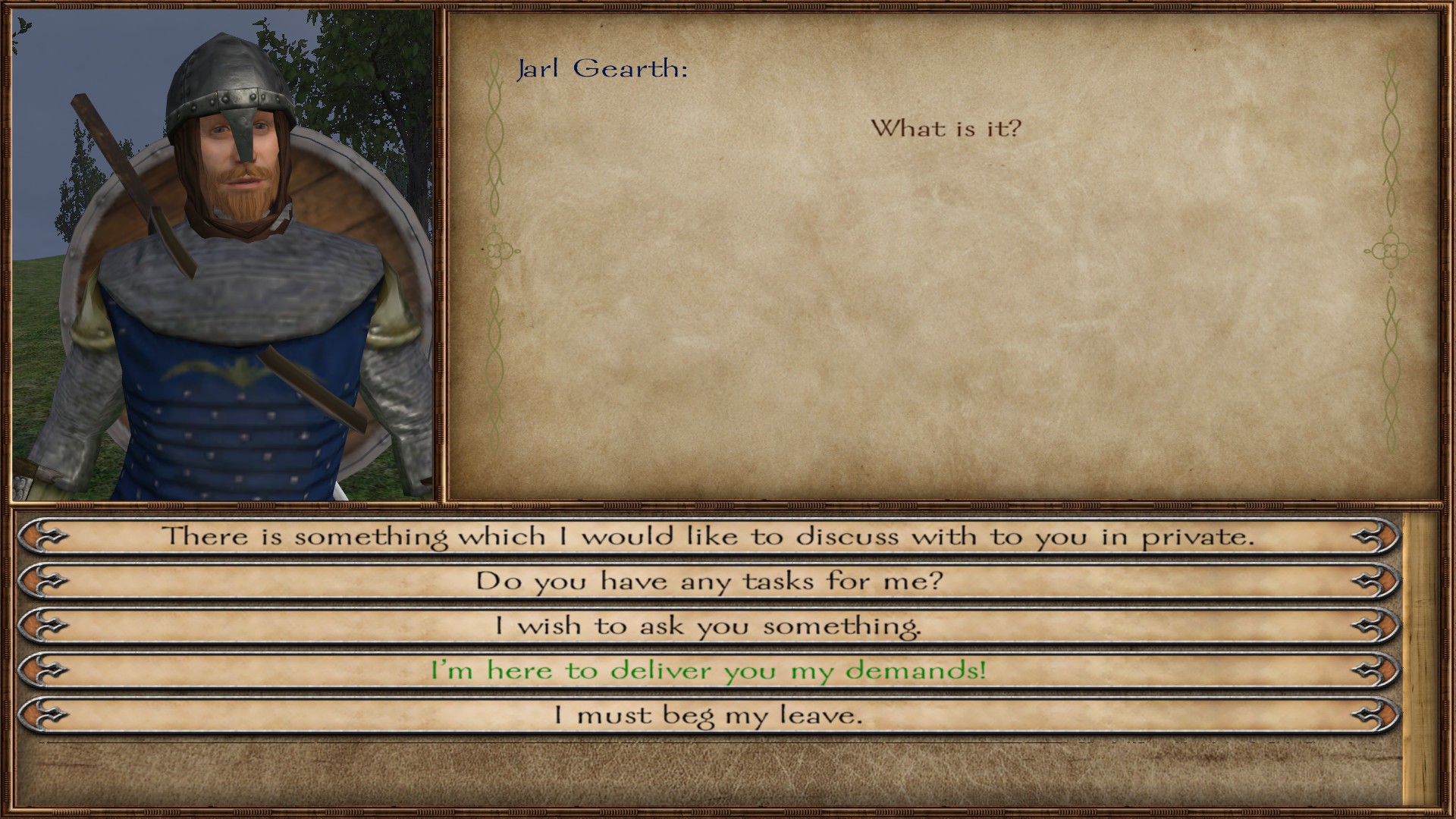Choose "discuss with you in private" reply

click(x=708, y=537)
